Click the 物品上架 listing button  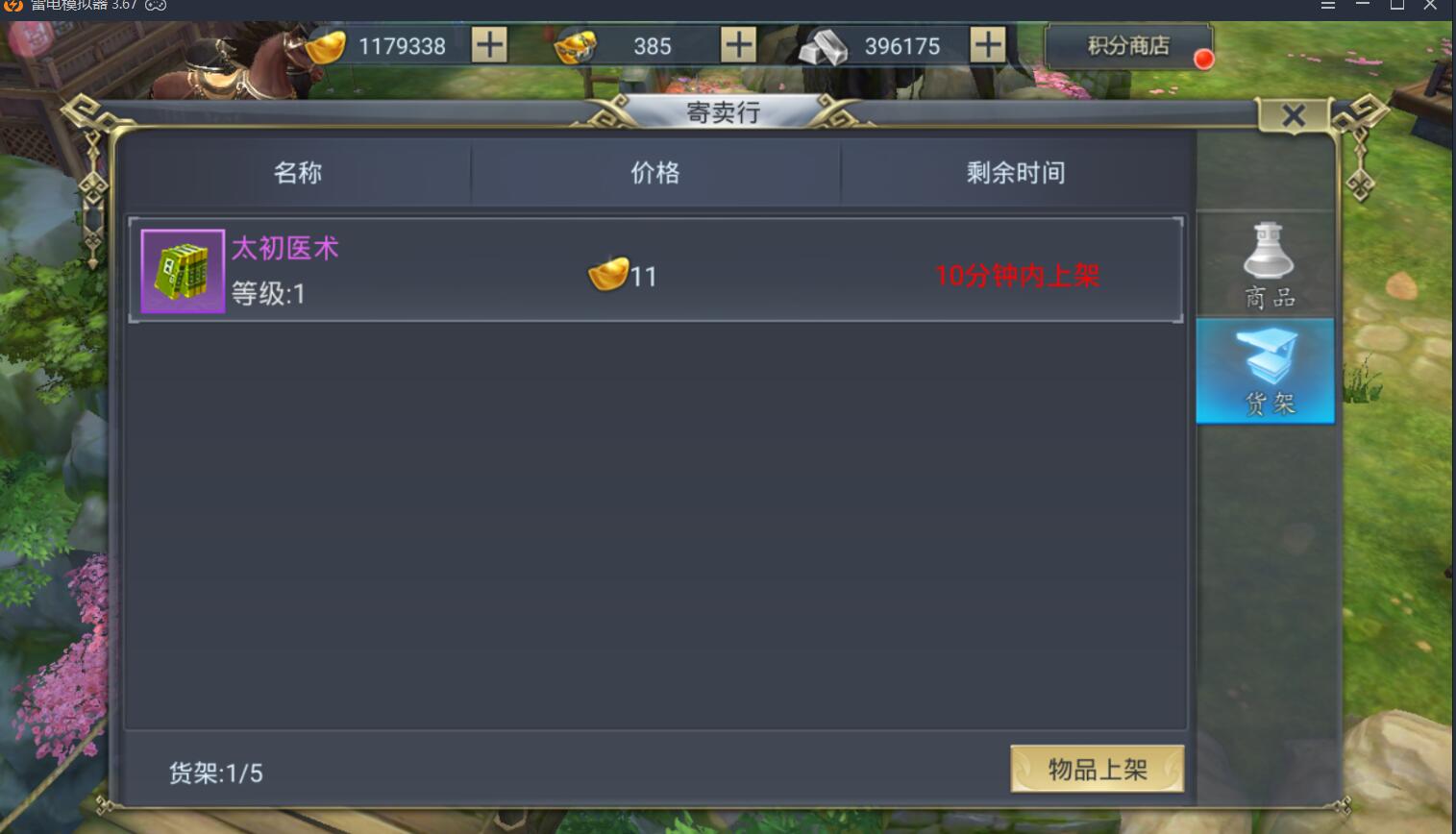pyautogui.click(x=1098, y=767)
